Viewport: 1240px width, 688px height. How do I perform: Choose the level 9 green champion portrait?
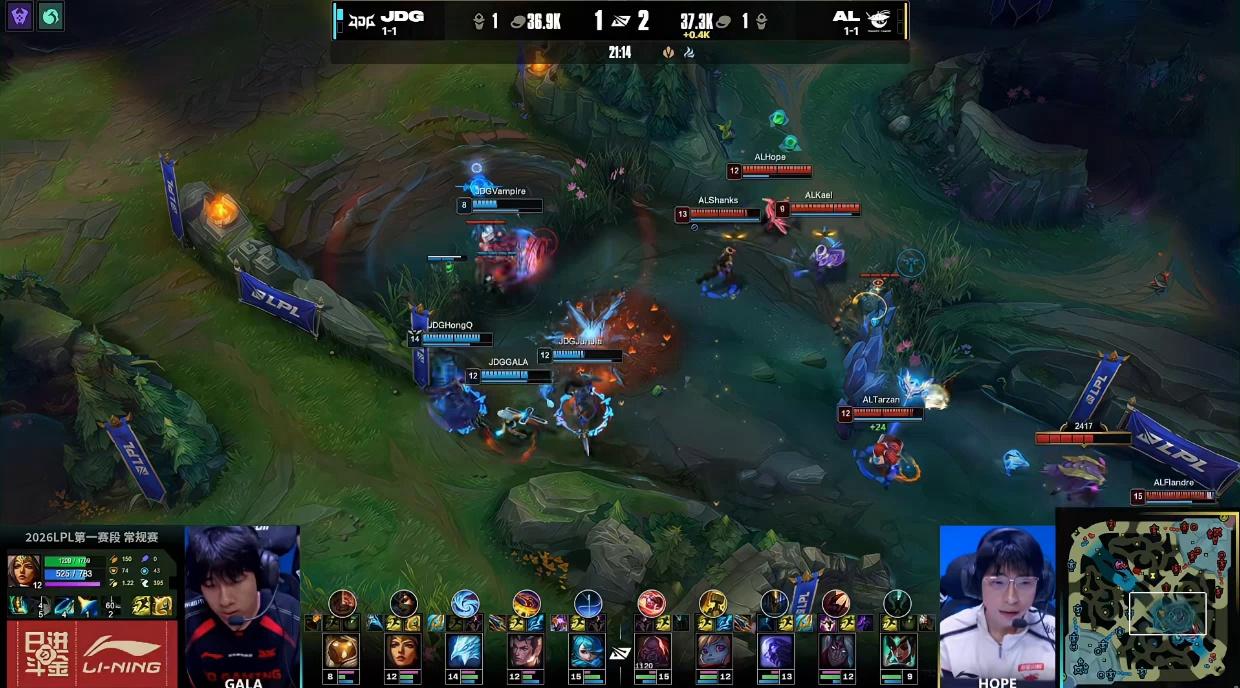[x=899, y=652]
